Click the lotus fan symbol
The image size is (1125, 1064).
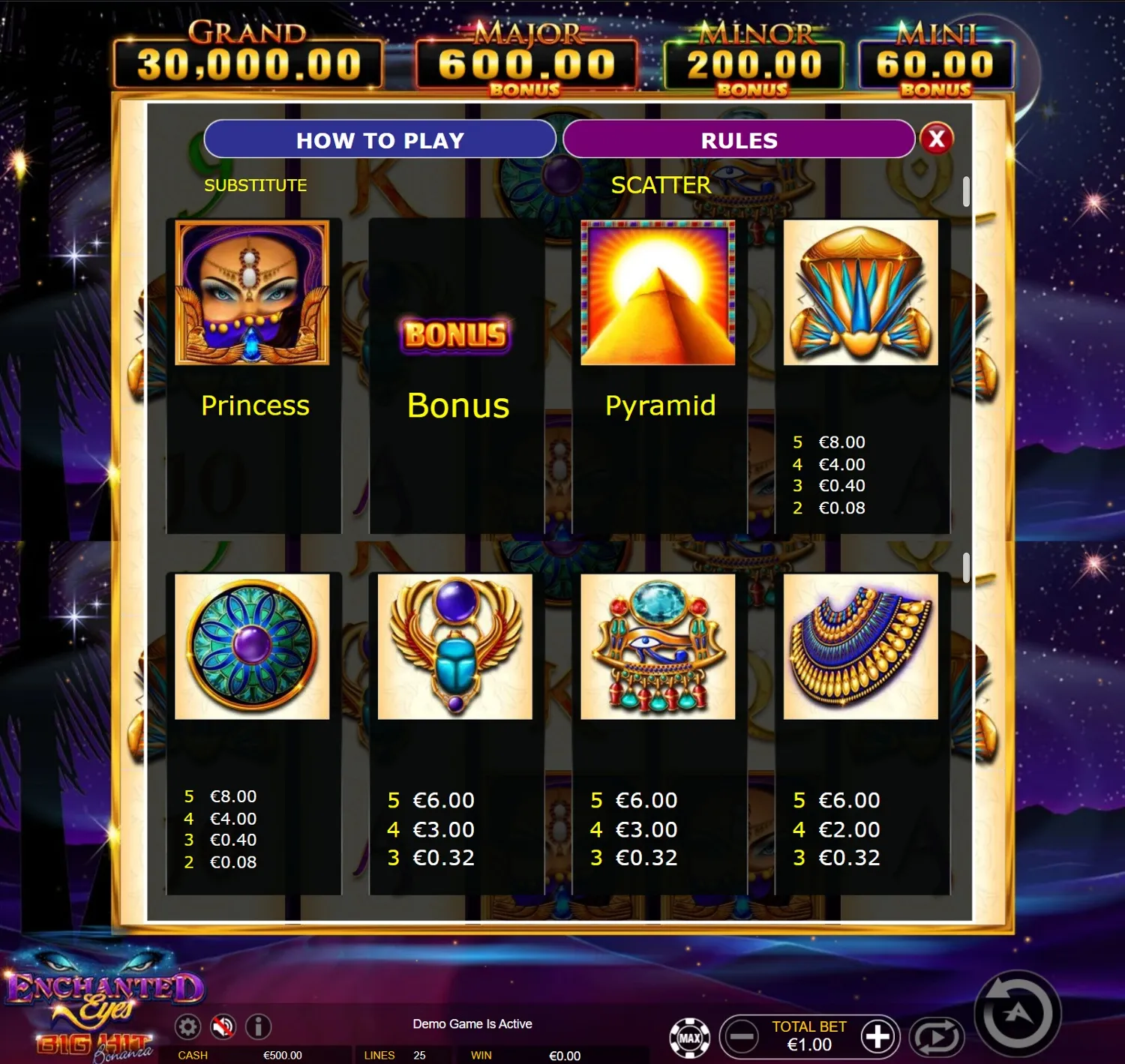coord(860,294)
